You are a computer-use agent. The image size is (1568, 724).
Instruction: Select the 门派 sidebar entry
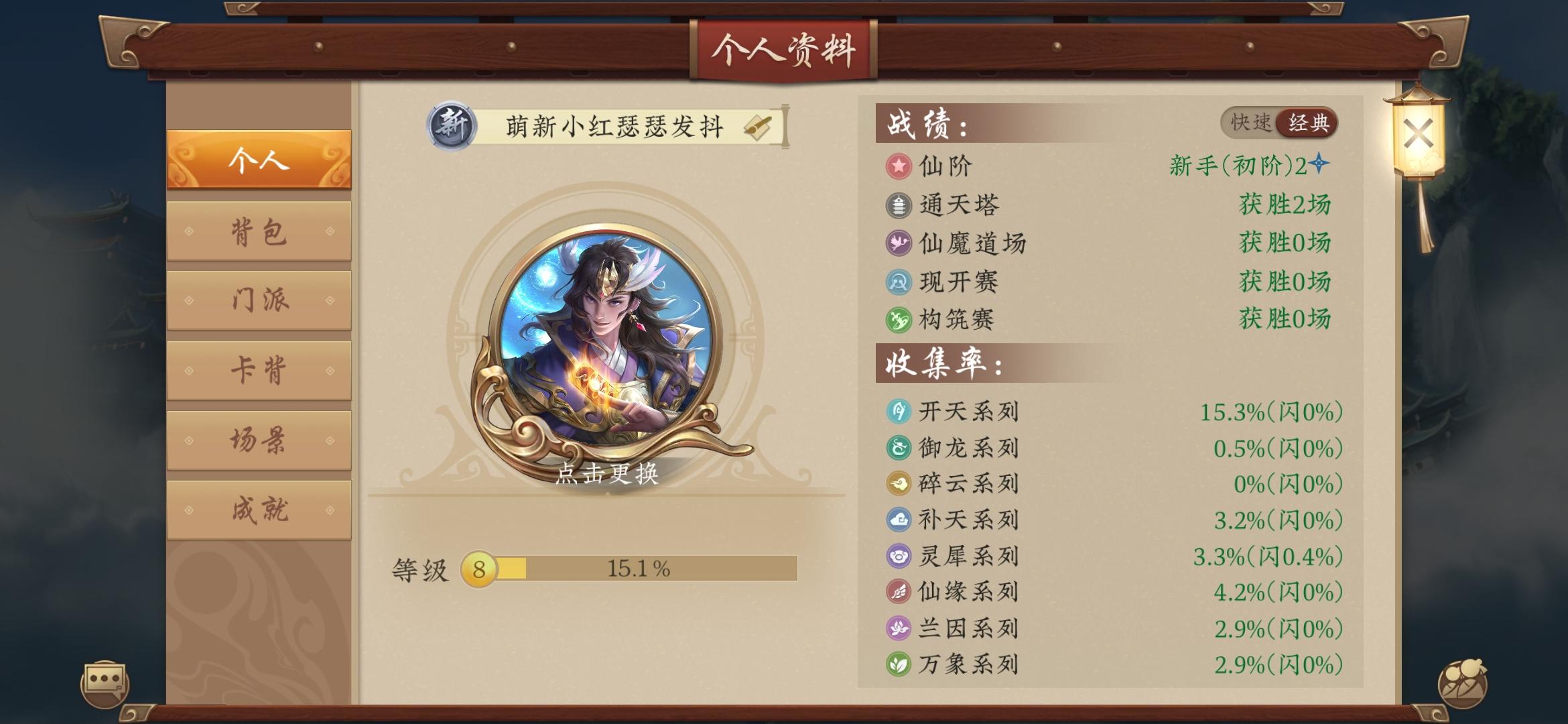click(260, 300)
